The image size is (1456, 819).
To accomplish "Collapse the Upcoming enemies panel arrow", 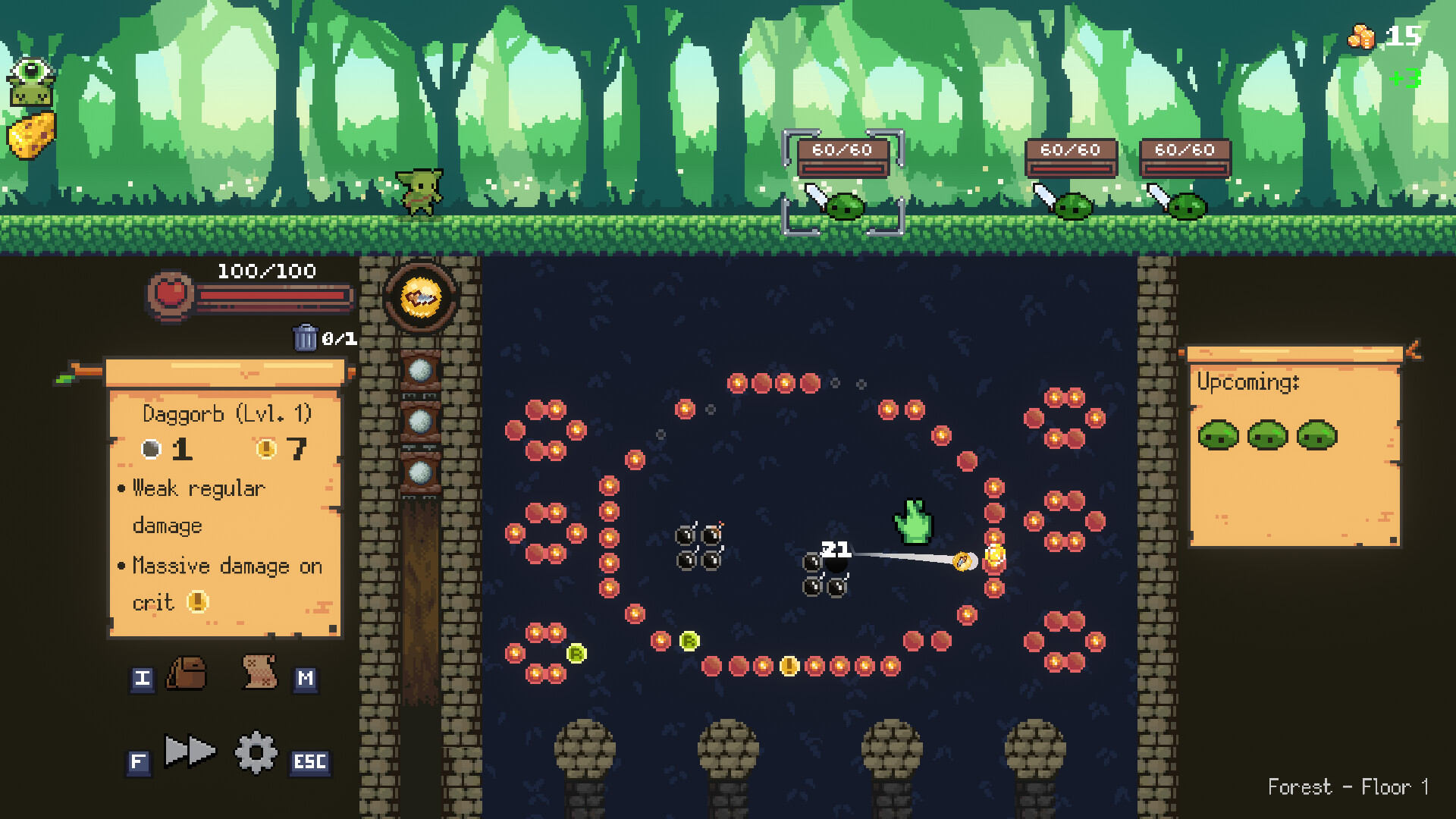I will click(x=1413, y=350).
